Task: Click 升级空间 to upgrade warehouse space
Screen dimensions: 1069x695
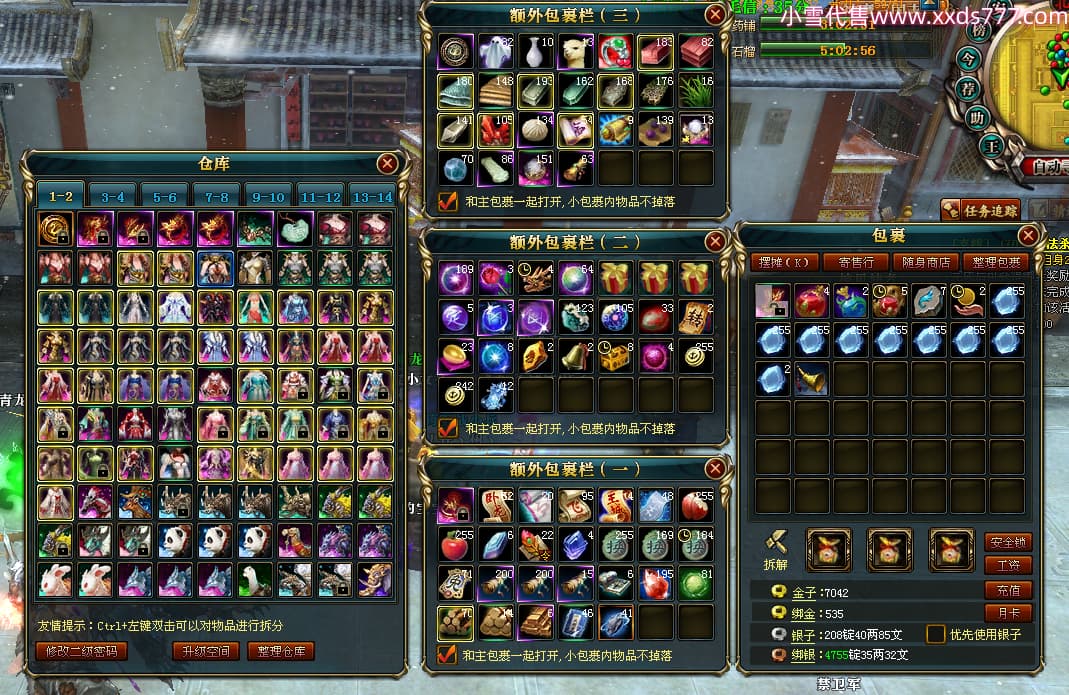Action: coord(205,651)
